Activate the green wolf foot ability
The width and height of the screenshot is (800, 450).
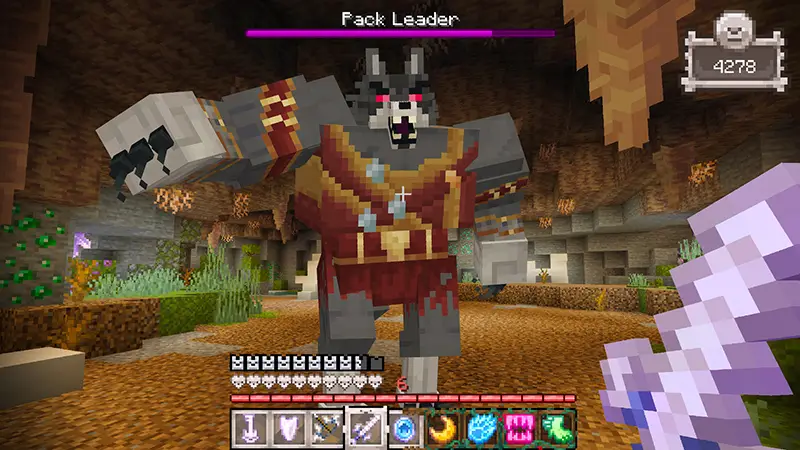[557, 428]
